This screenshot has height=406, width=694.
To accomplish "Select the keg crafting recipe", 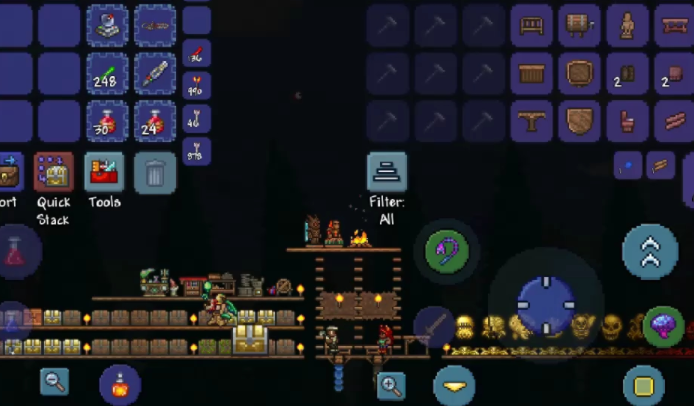I will [578, 24].
